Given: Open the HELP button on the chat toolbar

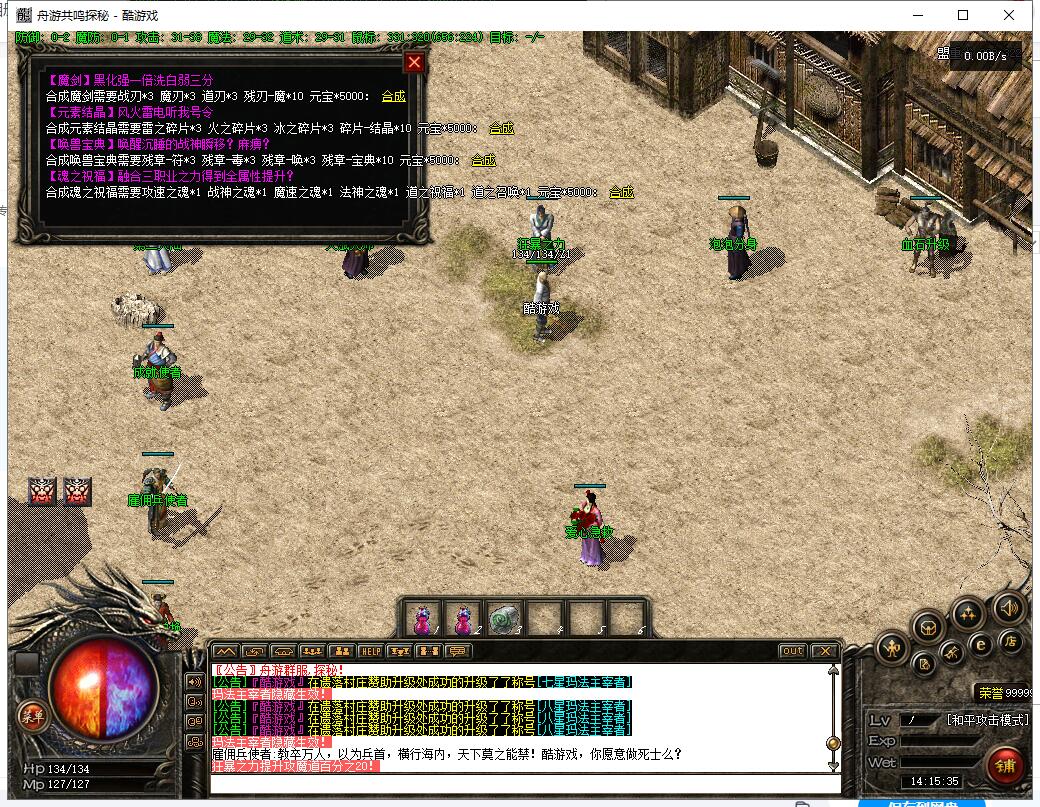Looking at the screenshot, I should (x=370, y=651).
